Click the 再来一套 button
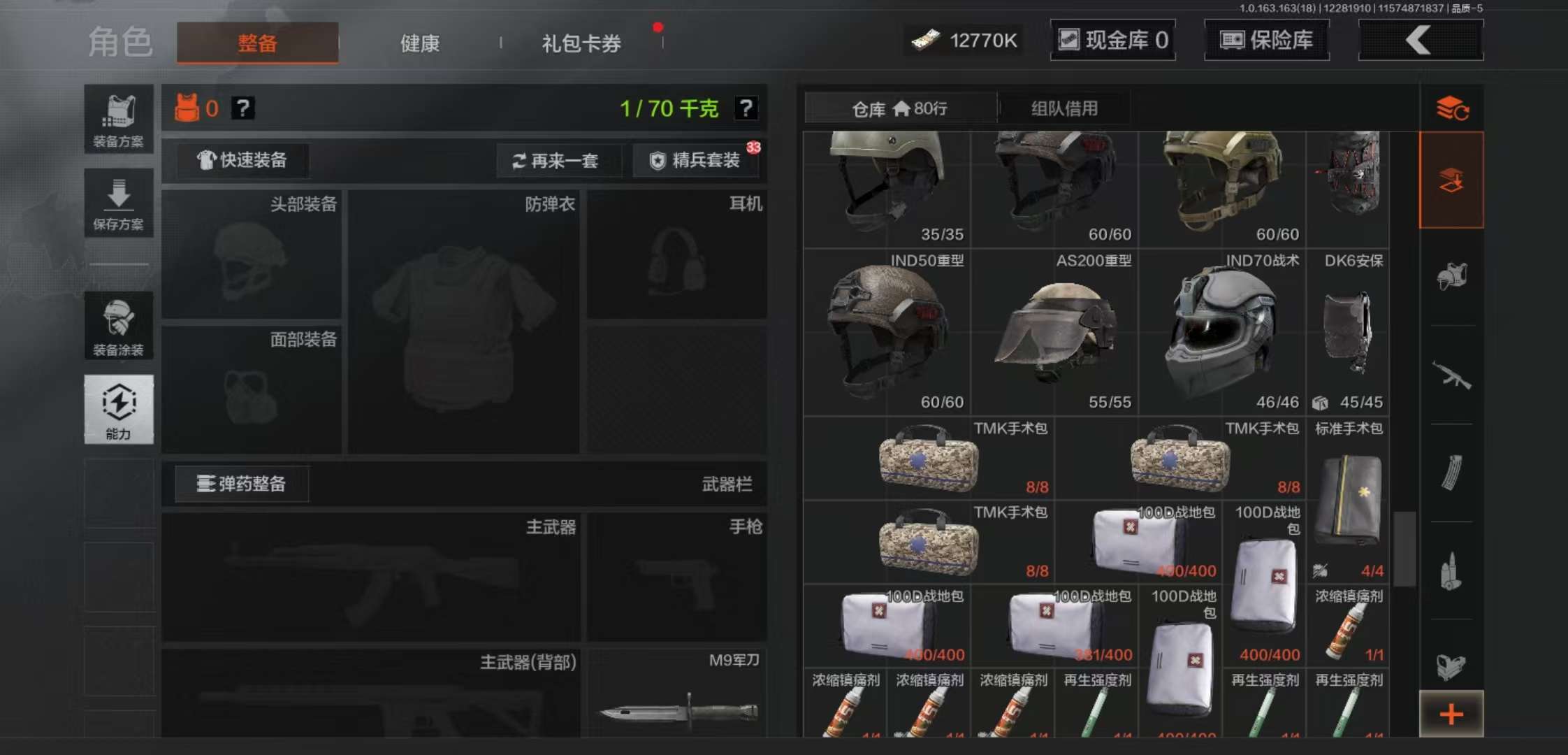Image resolution: width=1568 pixels, height=755 pixels. (x=559, y=161)
